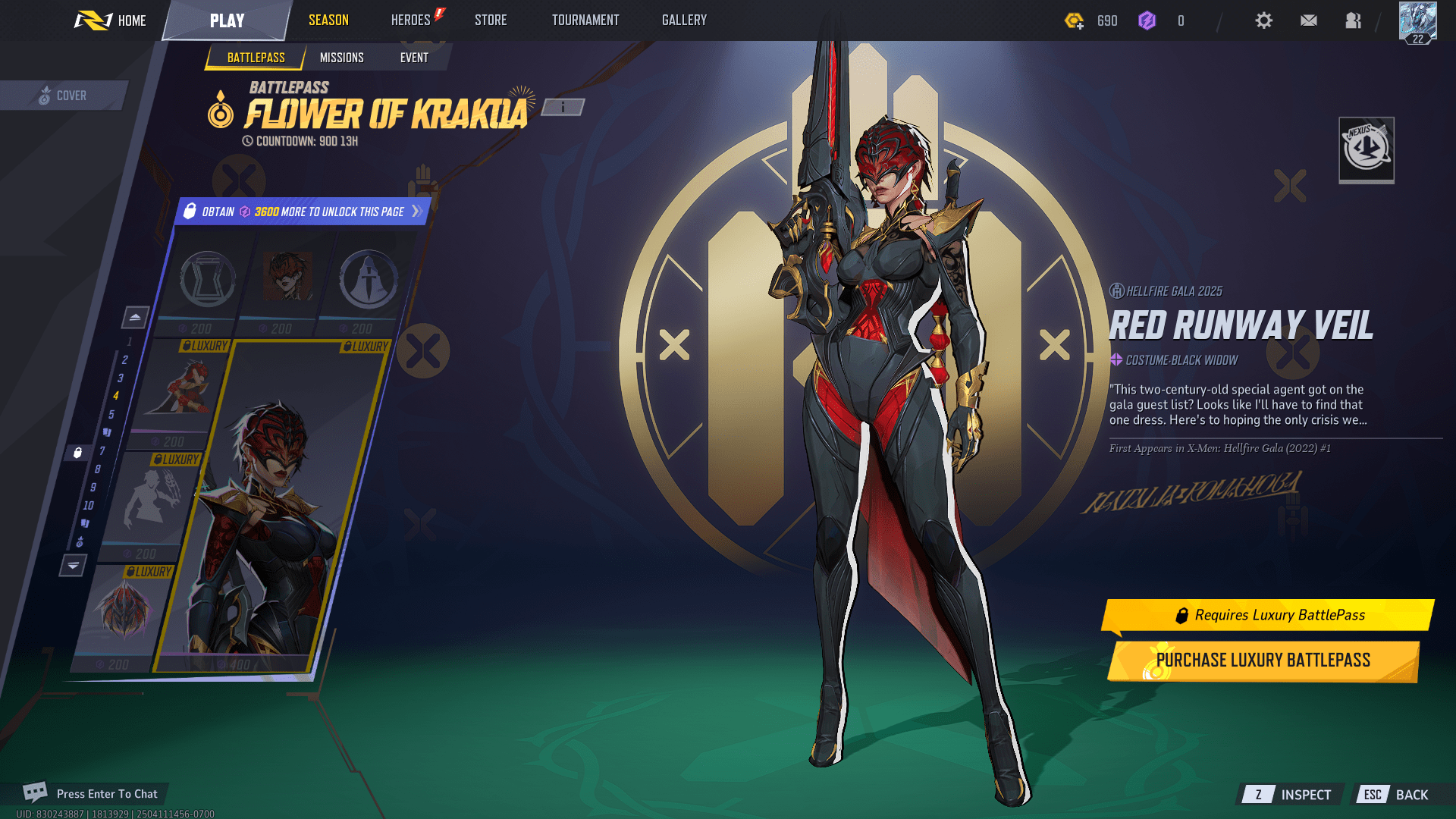Select the Missions sub-tab

tap(341, 58)
